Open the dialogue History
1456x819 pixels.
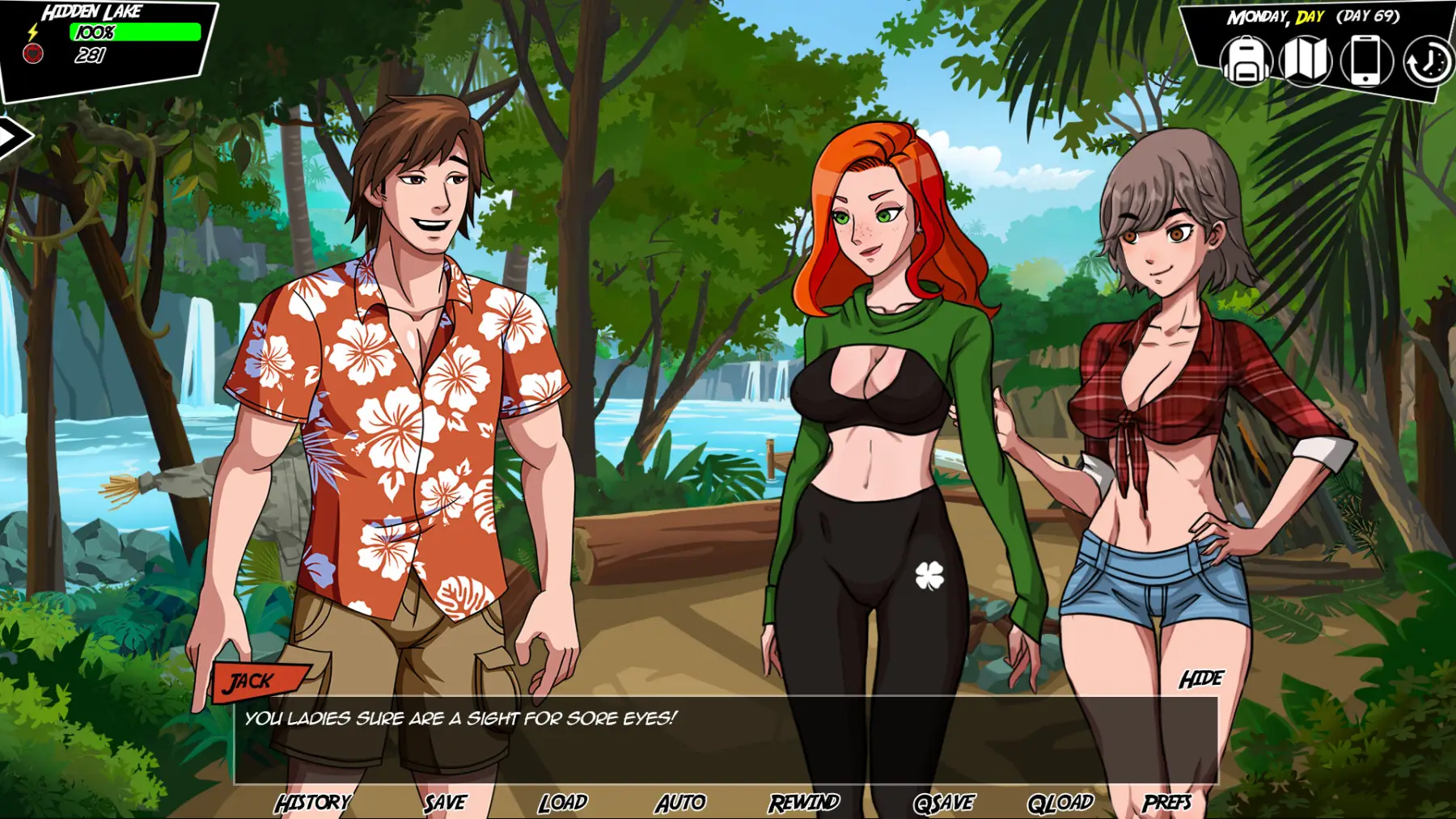[313, 802]
